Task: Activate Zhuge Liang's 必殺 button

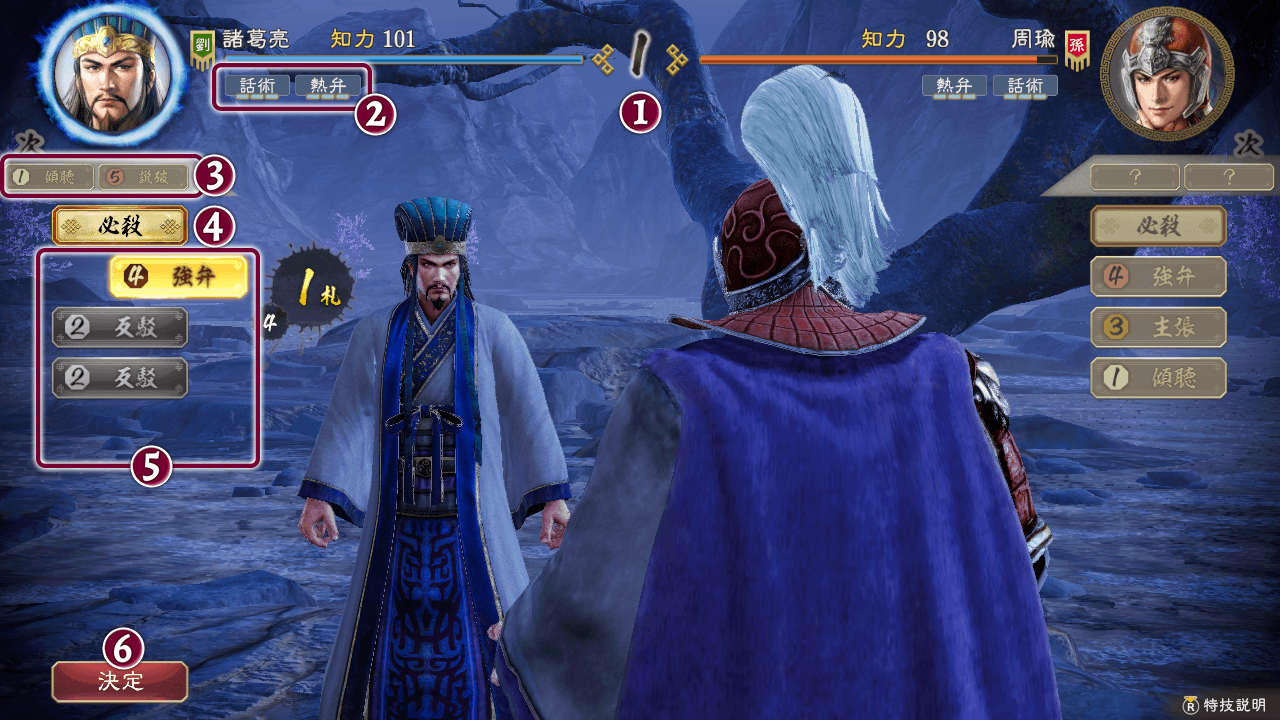Action: tap(120, 226)
